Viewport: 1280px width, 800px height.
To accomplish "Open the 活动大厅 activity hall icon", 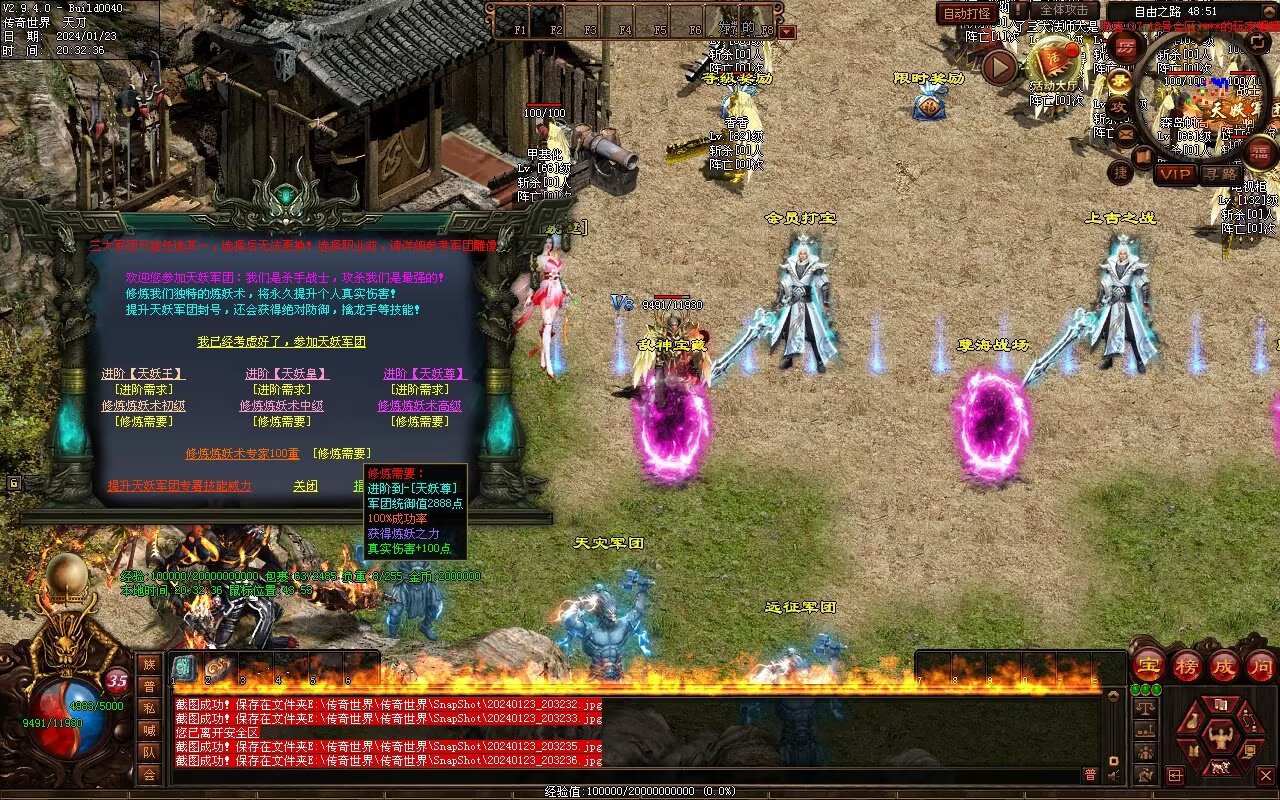I will click(x=1053, y=64).
